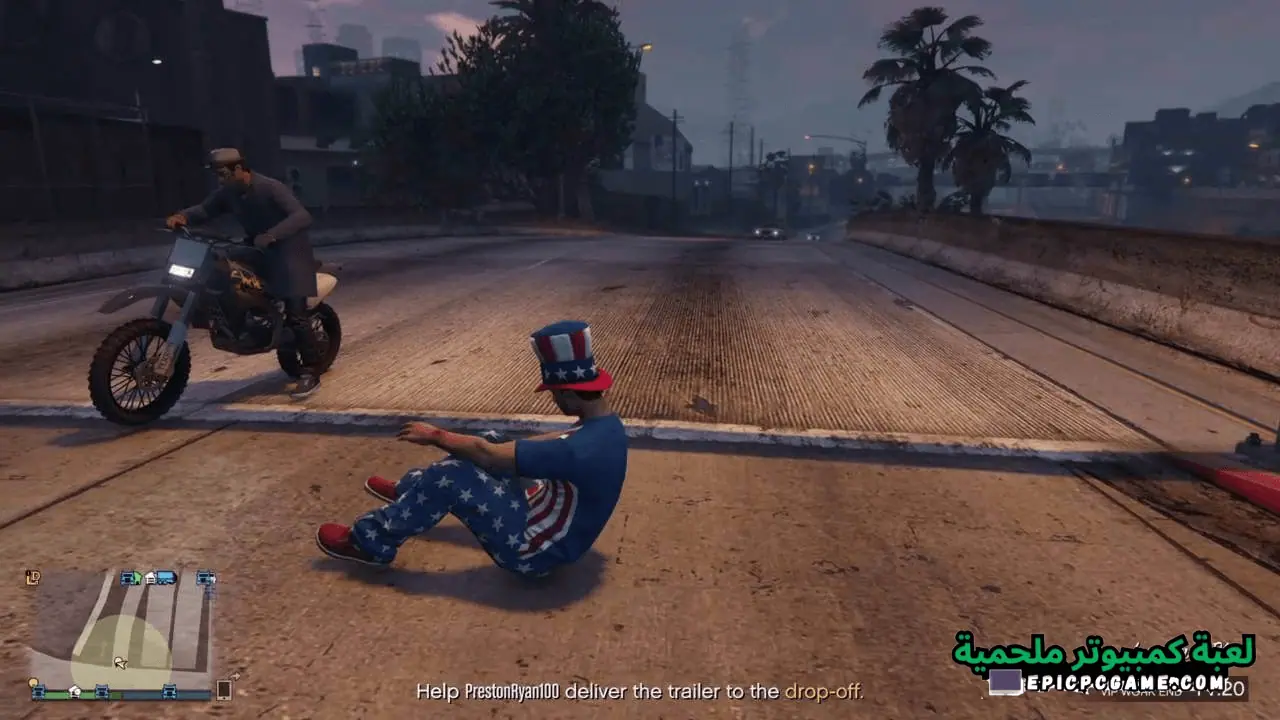This screenshot has width=1280, height=720.
Task: Click the yellow dot blip on the minimap's left edge
Action: click(33, 682)
